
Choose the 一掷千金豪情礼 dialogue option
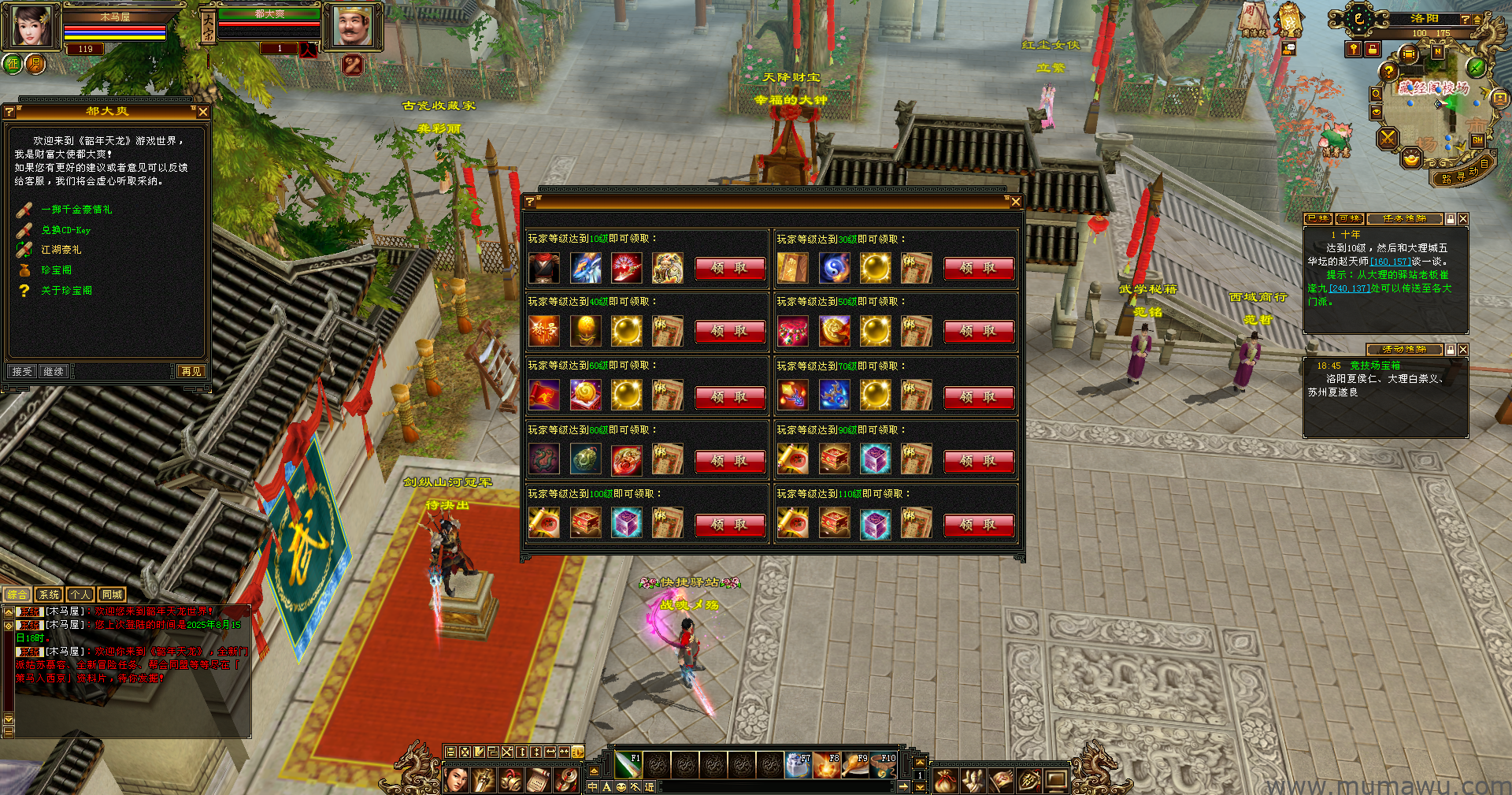pyautogui.click(x=76, y=210)
